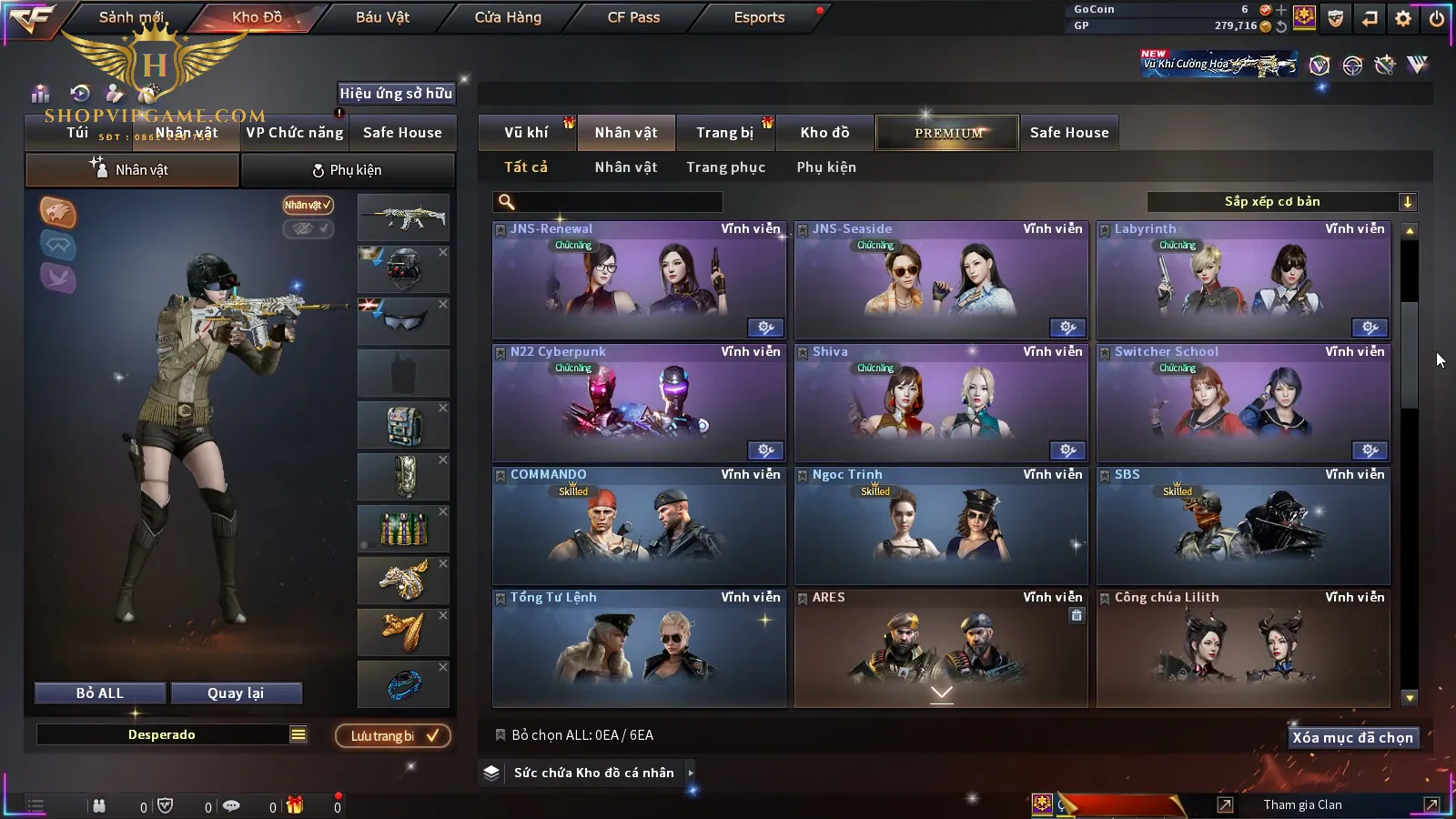Open the Hiệu ứng sở hữu panel

(x=396, y=93)
